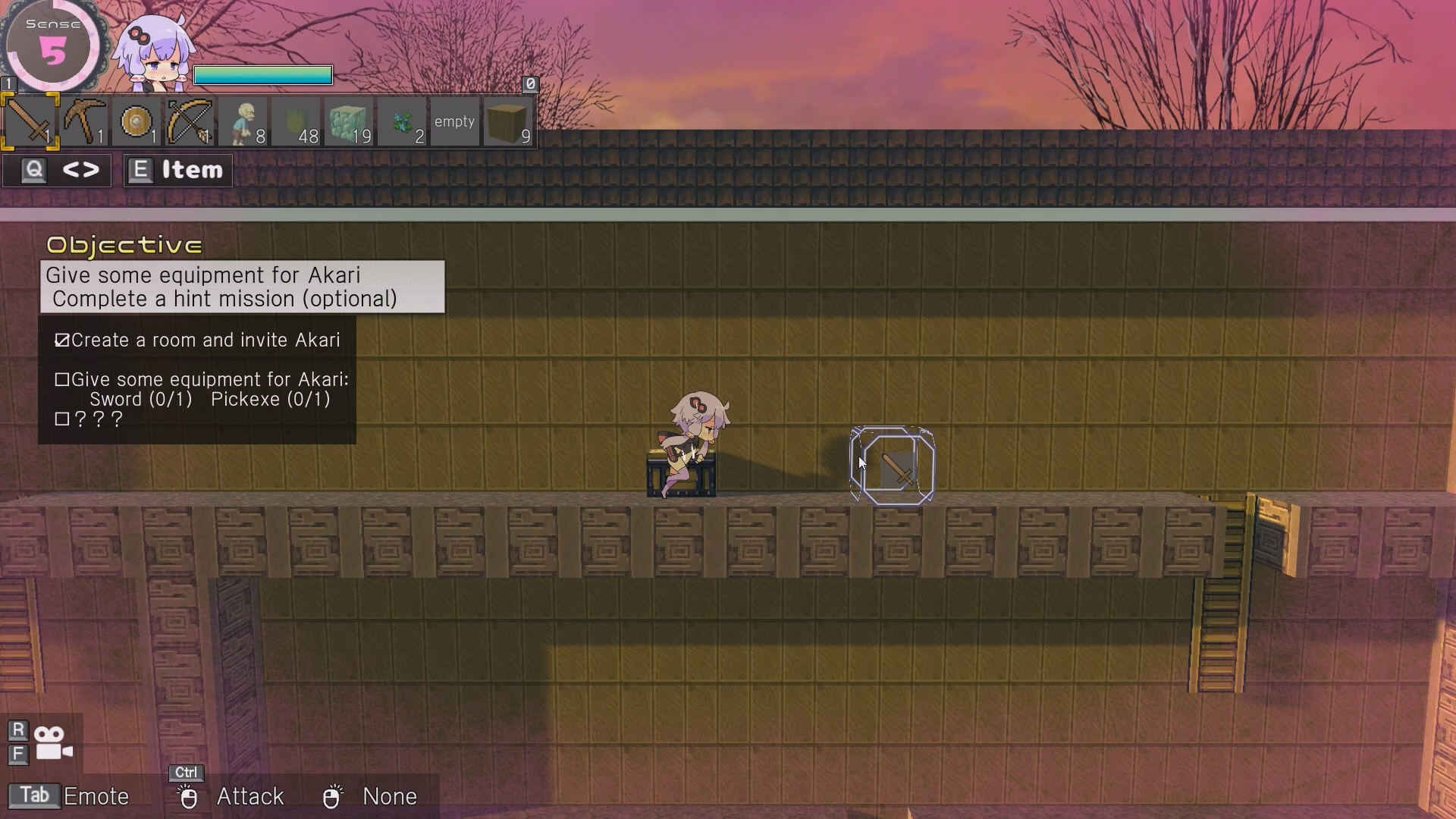Select the wooden pickaxe hotbar slot
This screenshot has width=1456, height=819.
[83, 121]
